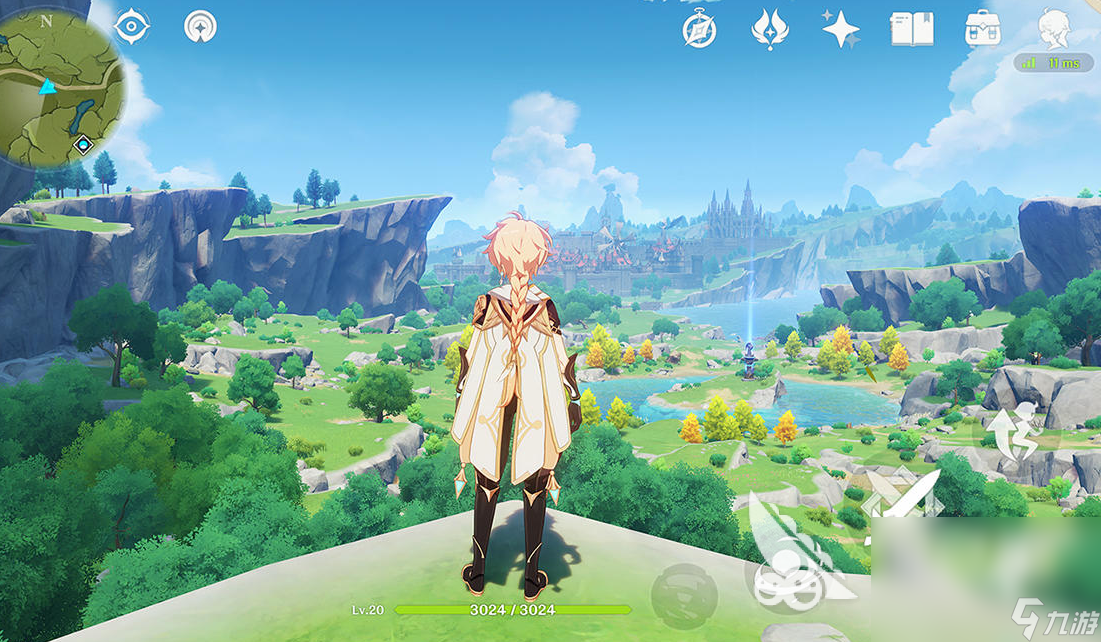Open the four-point star Wish icon
This screenshot has width=1101, height=642.
(x=840, y=29)
